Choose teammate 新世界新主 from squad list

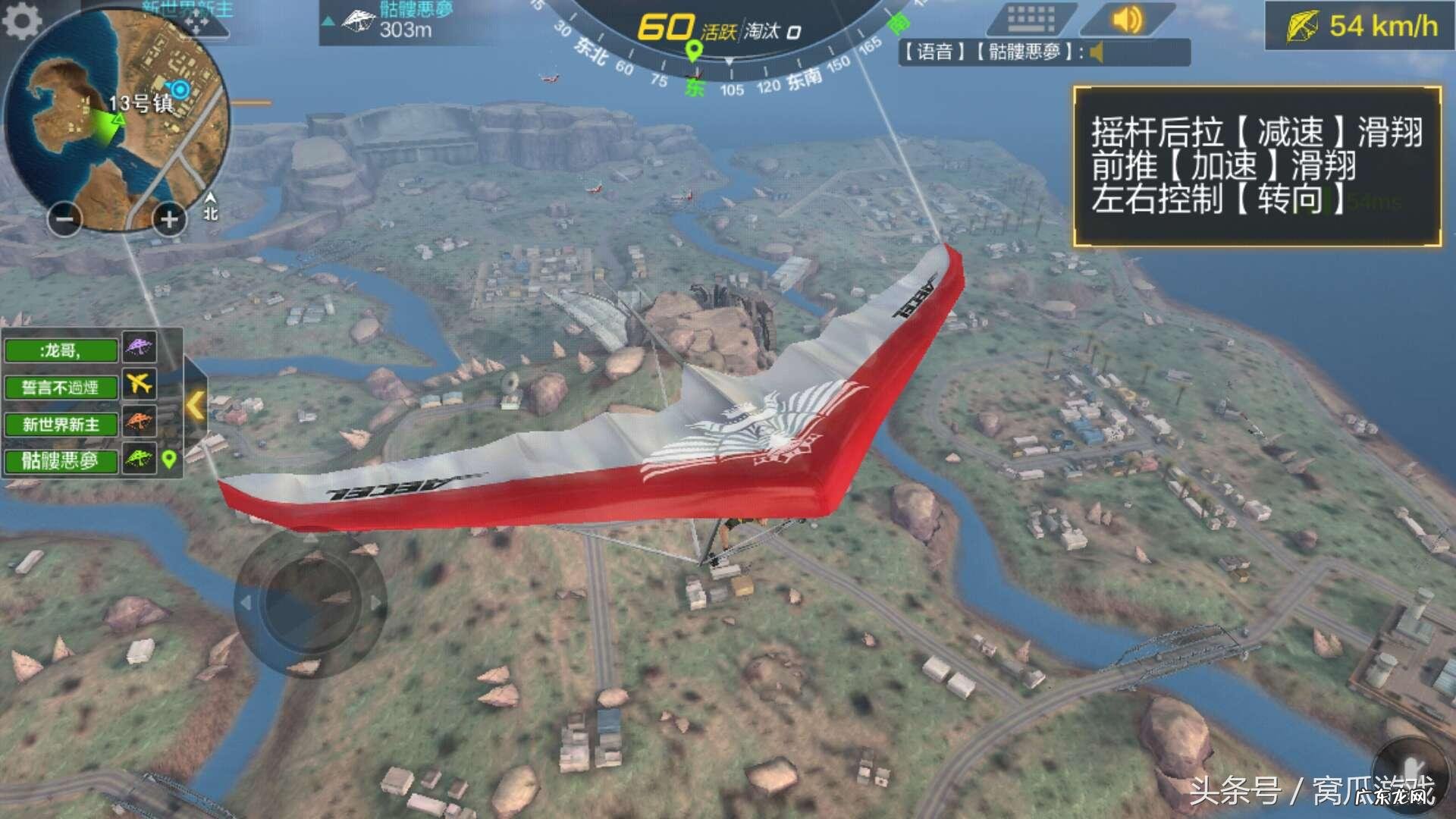click(61, 424)
